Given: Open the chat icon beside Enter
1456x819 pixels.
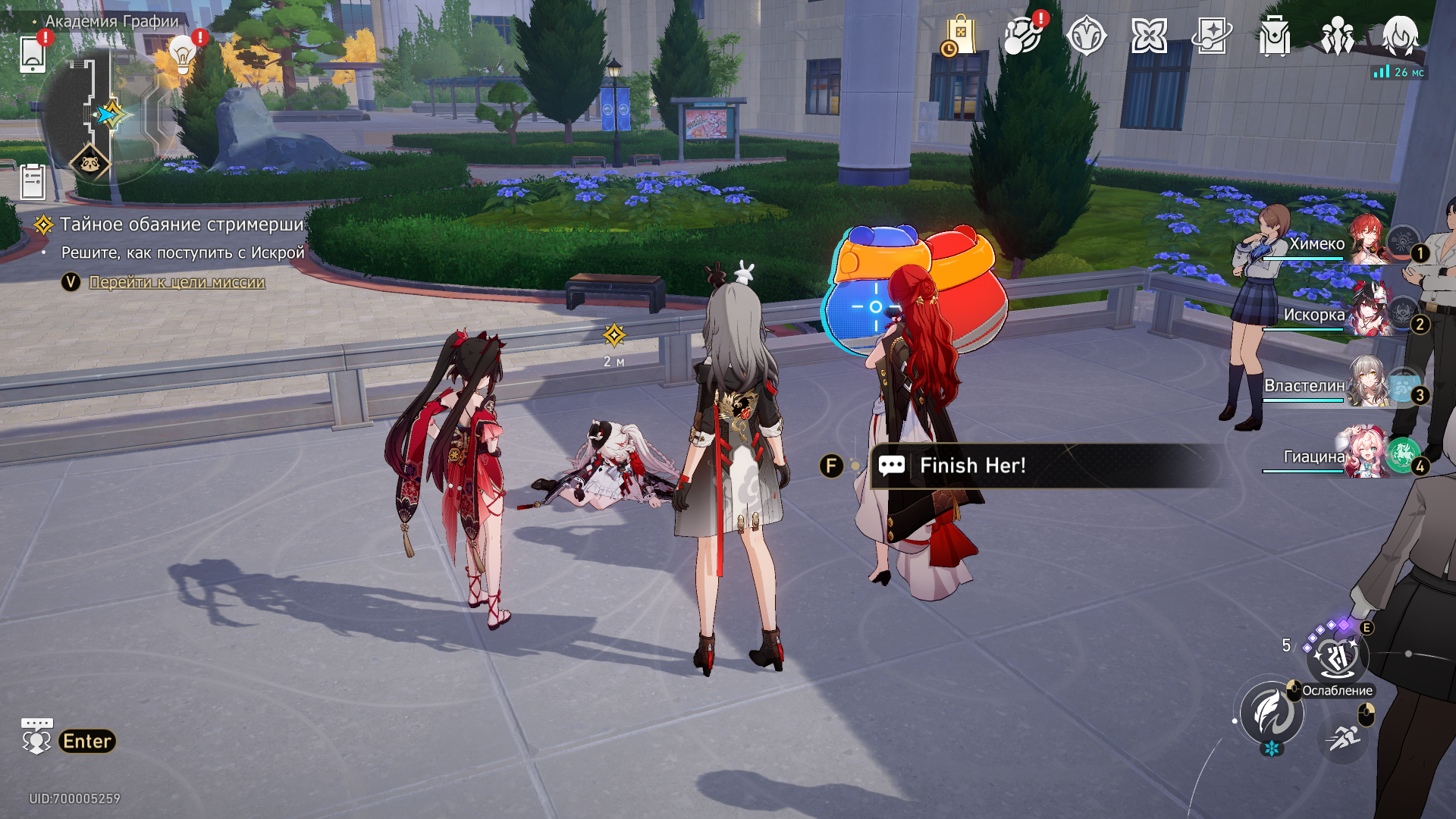Looking at the screenshot, I should click(x=36, y=737).
